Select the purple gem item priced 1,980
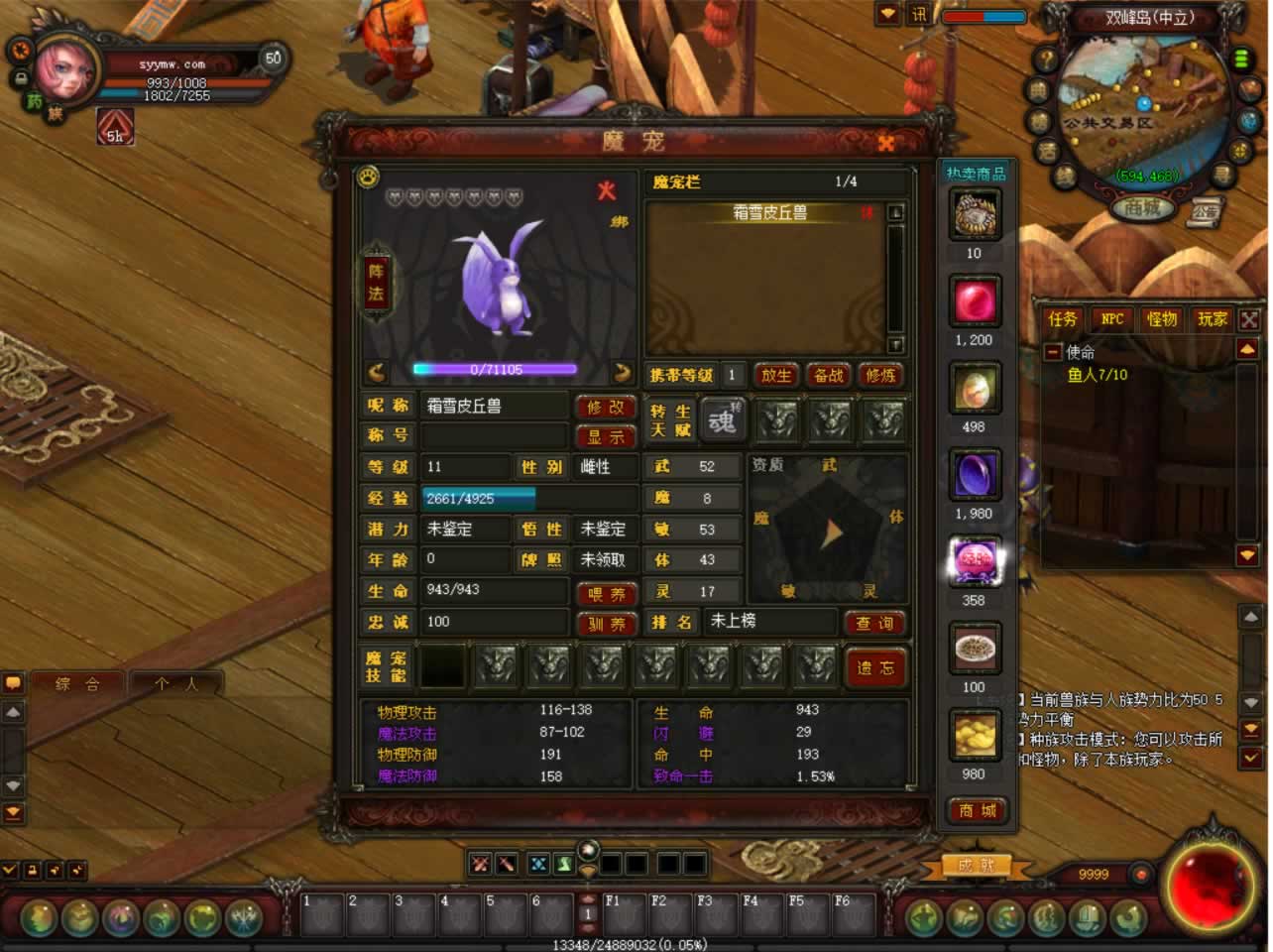 (x=976, y=475)
